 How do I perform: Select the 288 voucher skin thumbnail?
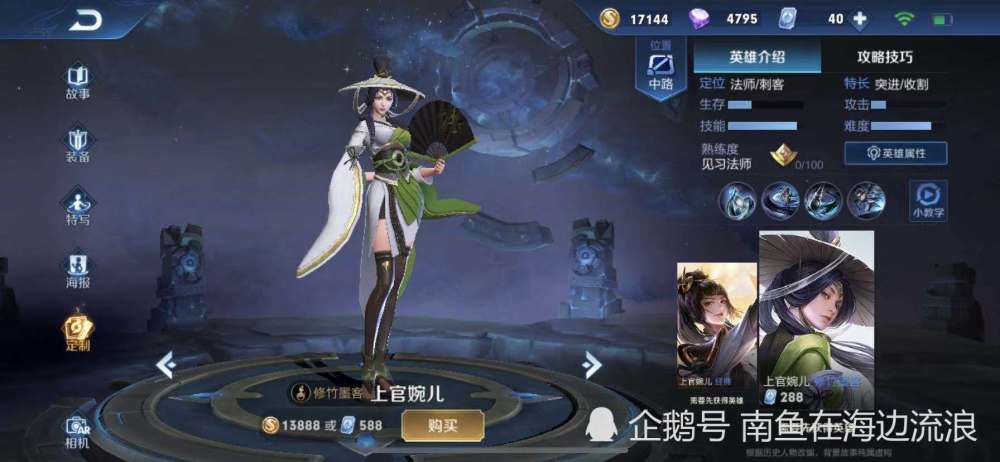(816, 315)
